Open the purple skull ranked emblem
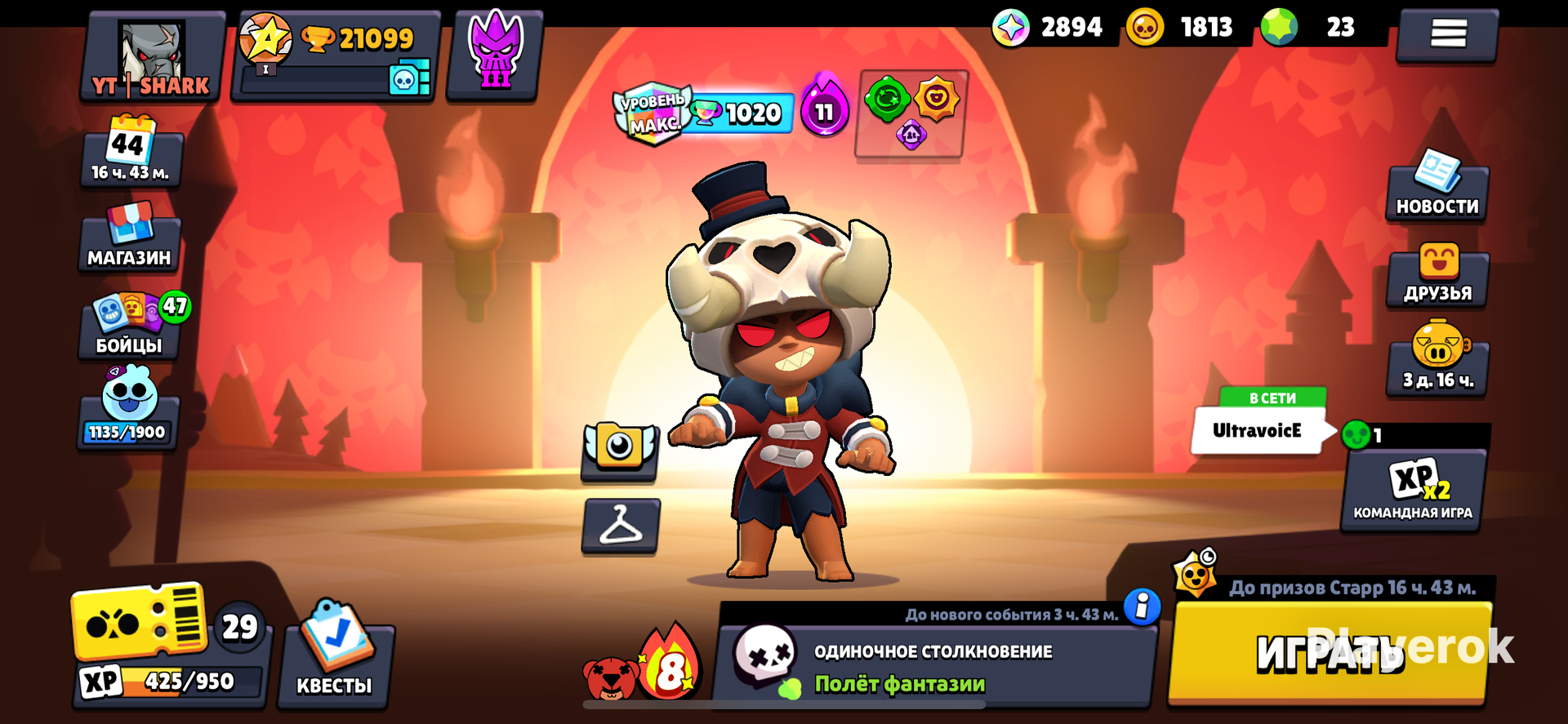 pos(495,56)
